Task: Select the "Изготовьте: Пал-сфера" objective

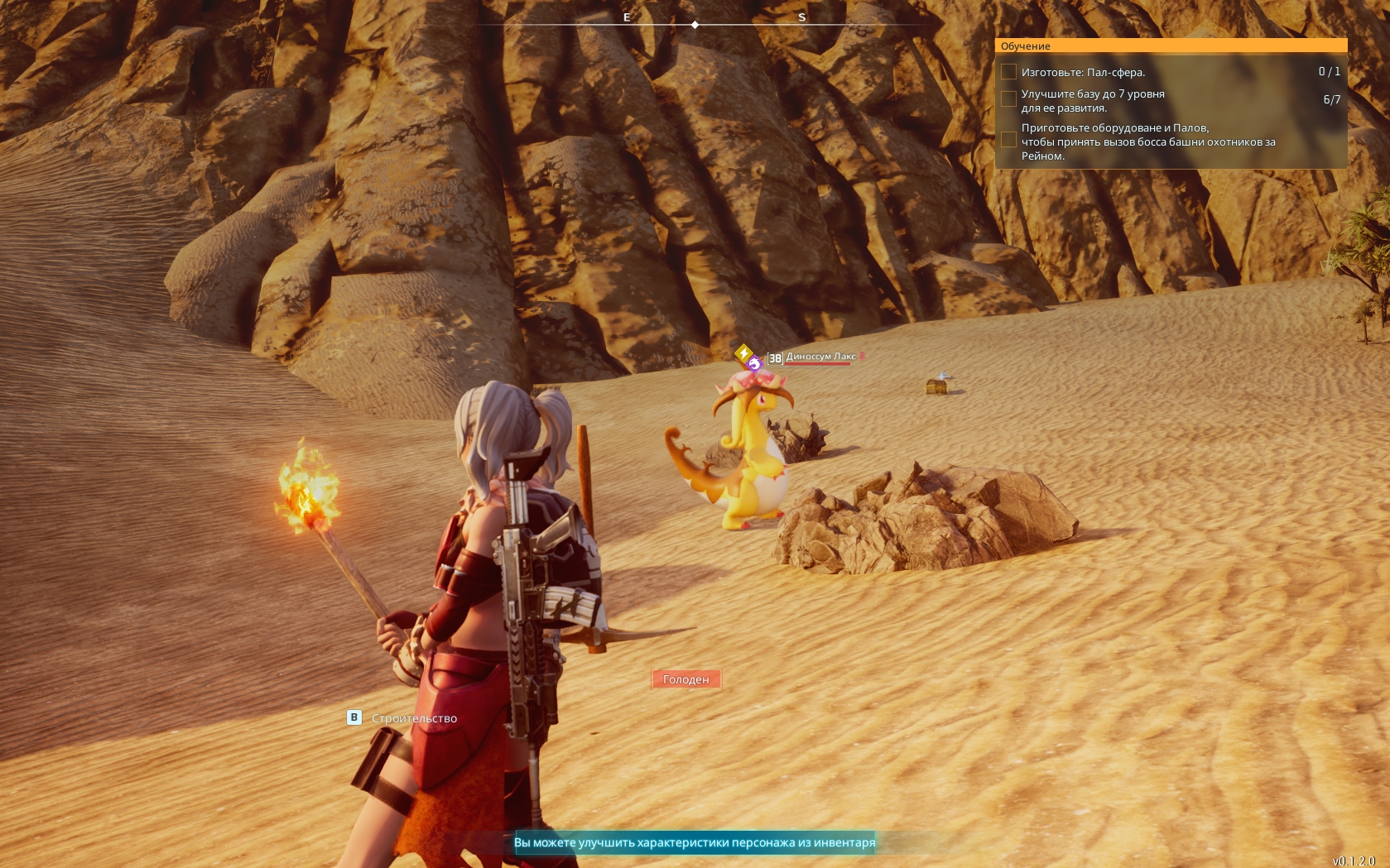Action: (x=1083, y=72)
